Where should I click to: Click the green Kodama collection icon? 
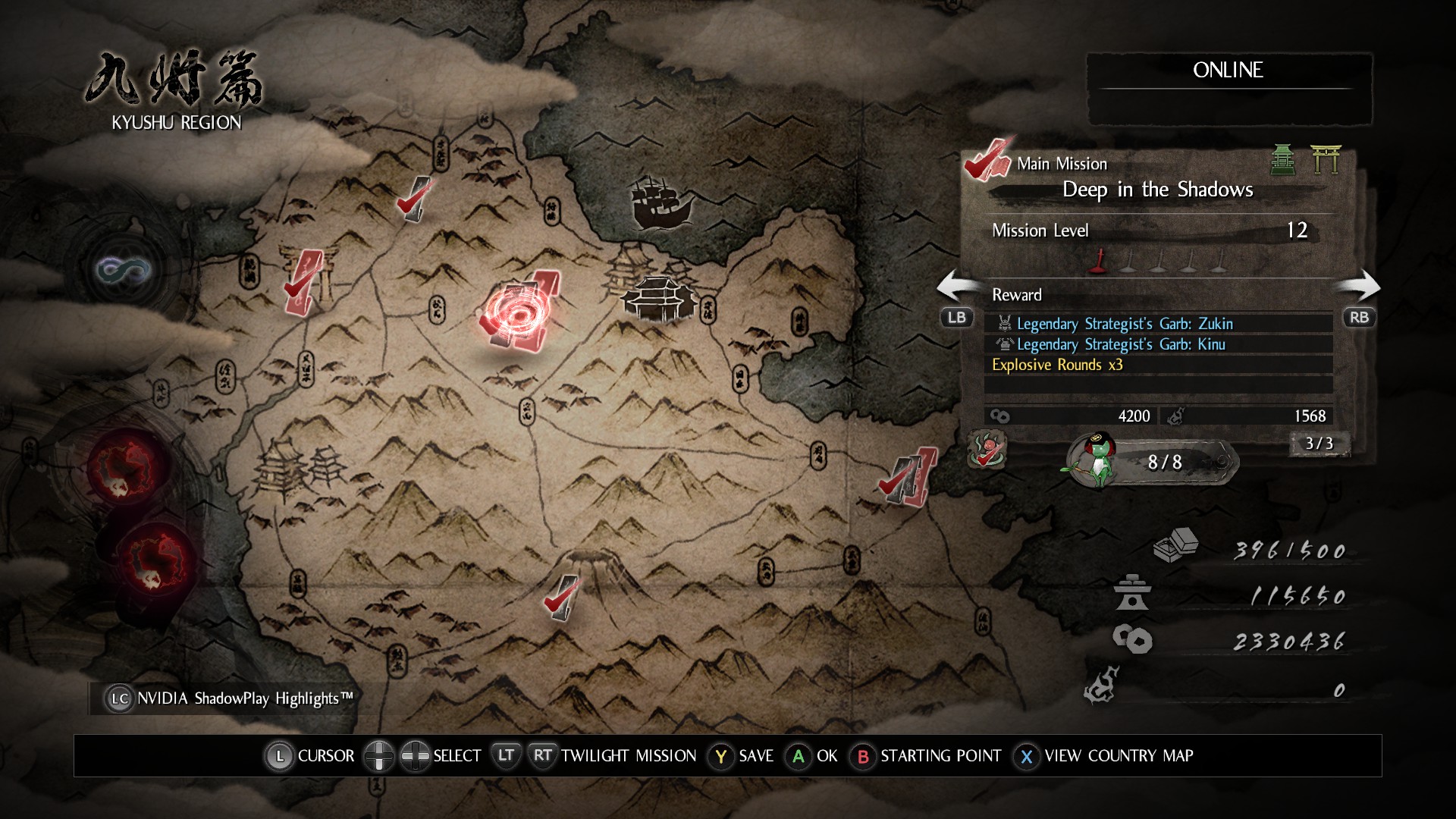pyautogui.click(x=1097, y=460)
